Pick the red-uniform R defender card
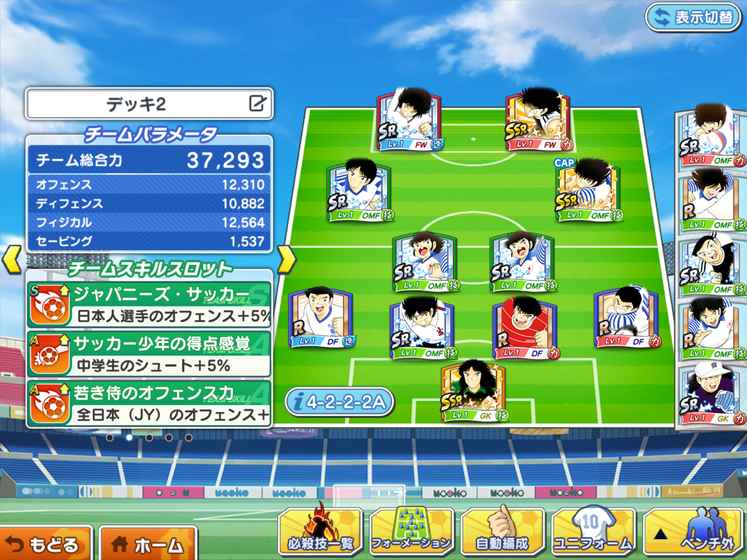747x560 pixels. point(520,327)
